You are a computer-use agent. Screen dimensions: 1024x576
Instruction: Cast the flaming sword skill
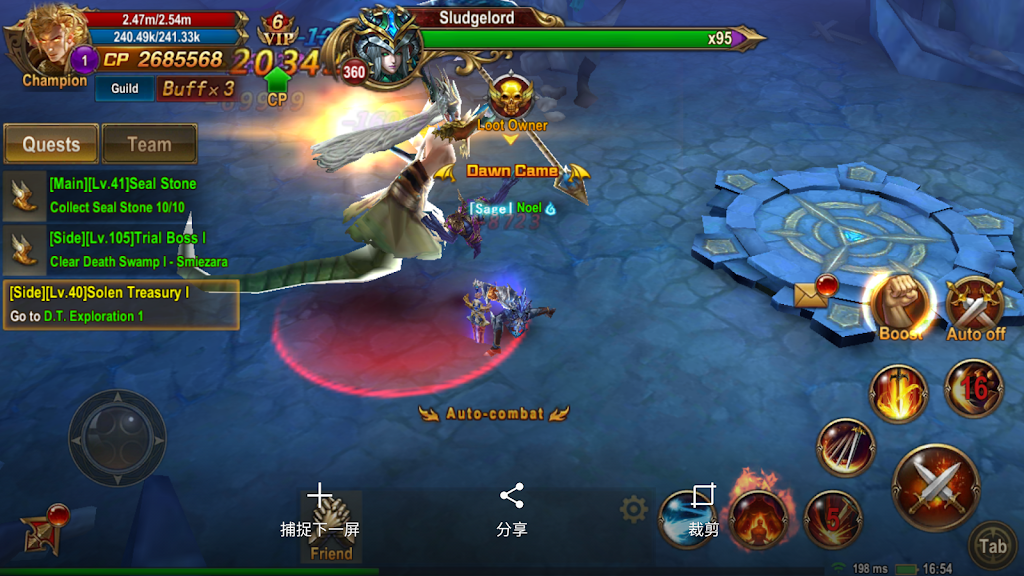click(x=898, y=393)
